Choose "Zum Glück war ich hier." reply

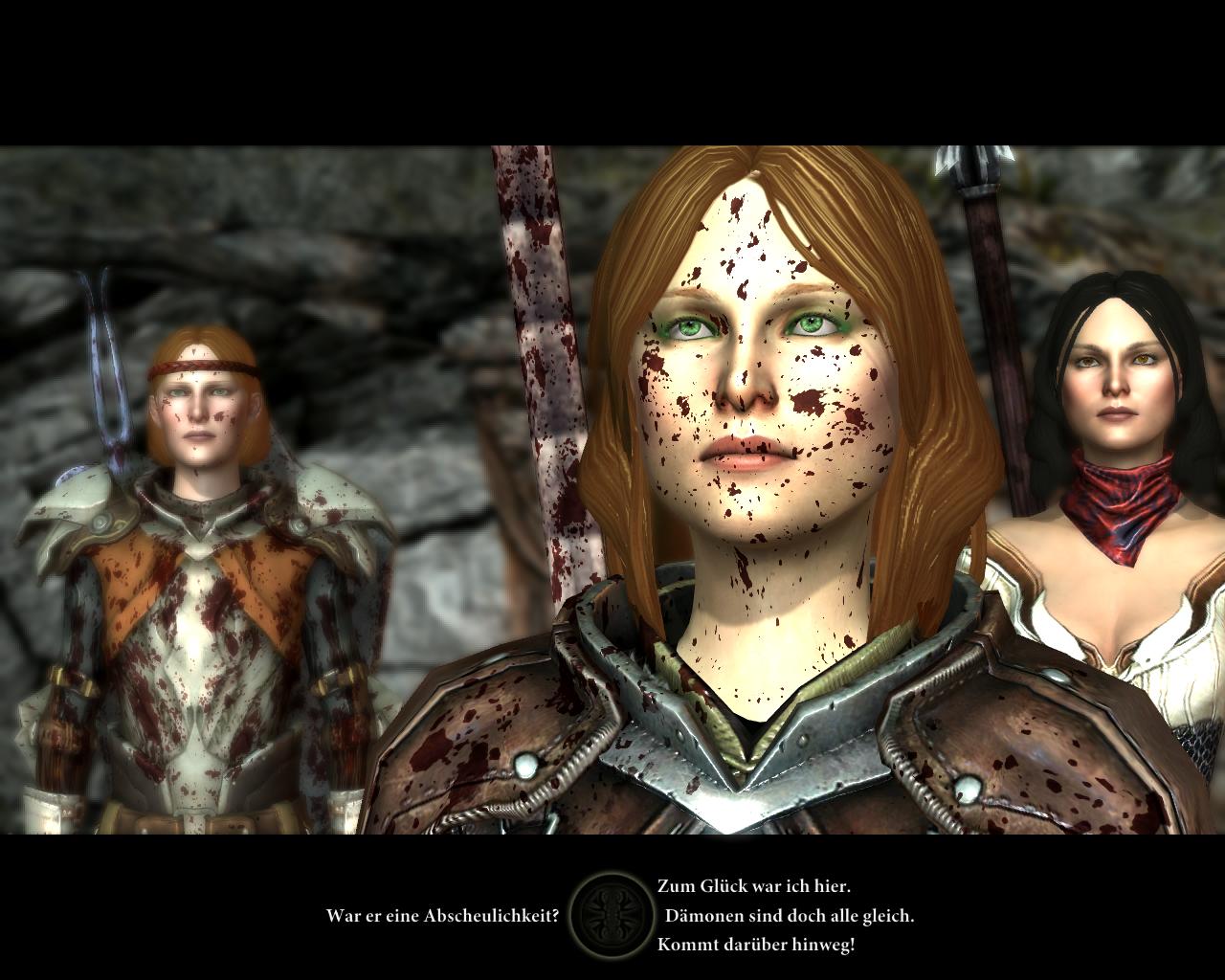tap(753, 887)
